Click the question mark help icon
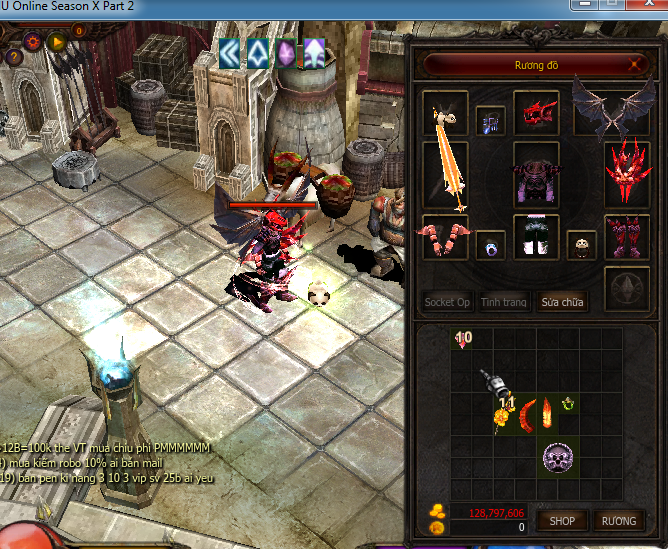 (x=14, y=57)
